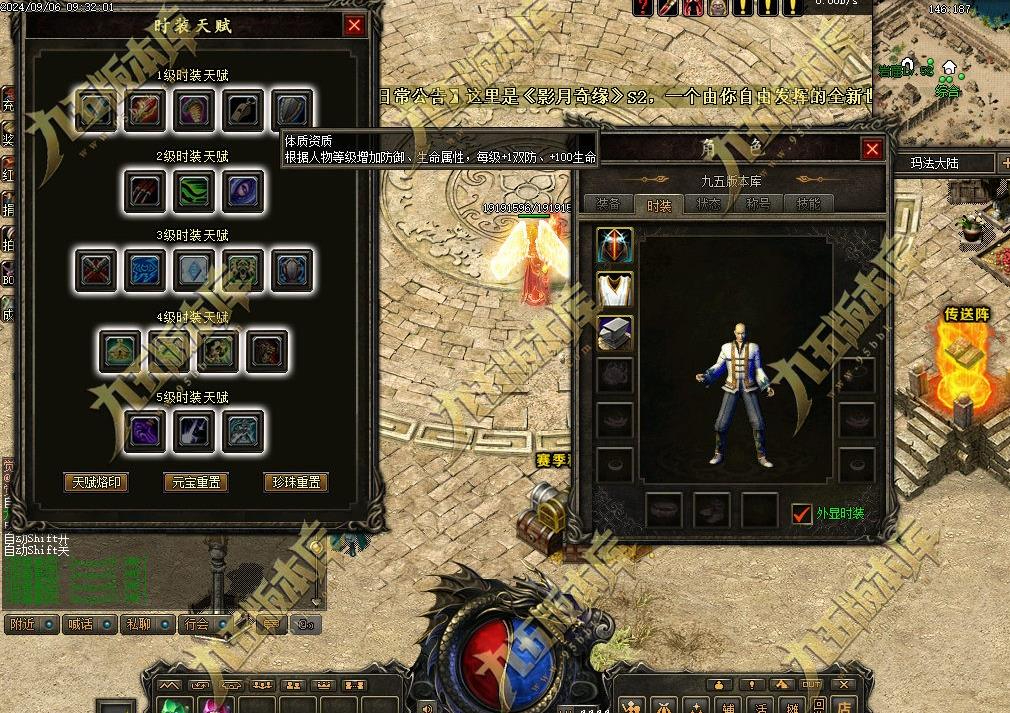The height and width of the screenshot is (713, 1010).
Task: Click the 天赋烙印 button
Action: [x=96, y=482]
